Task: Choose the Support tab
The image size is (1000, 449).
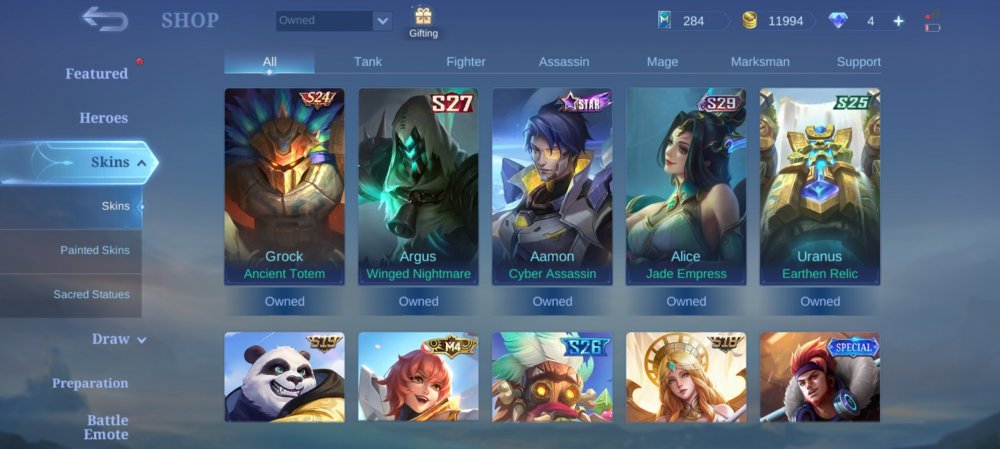Action: point(858,62)
